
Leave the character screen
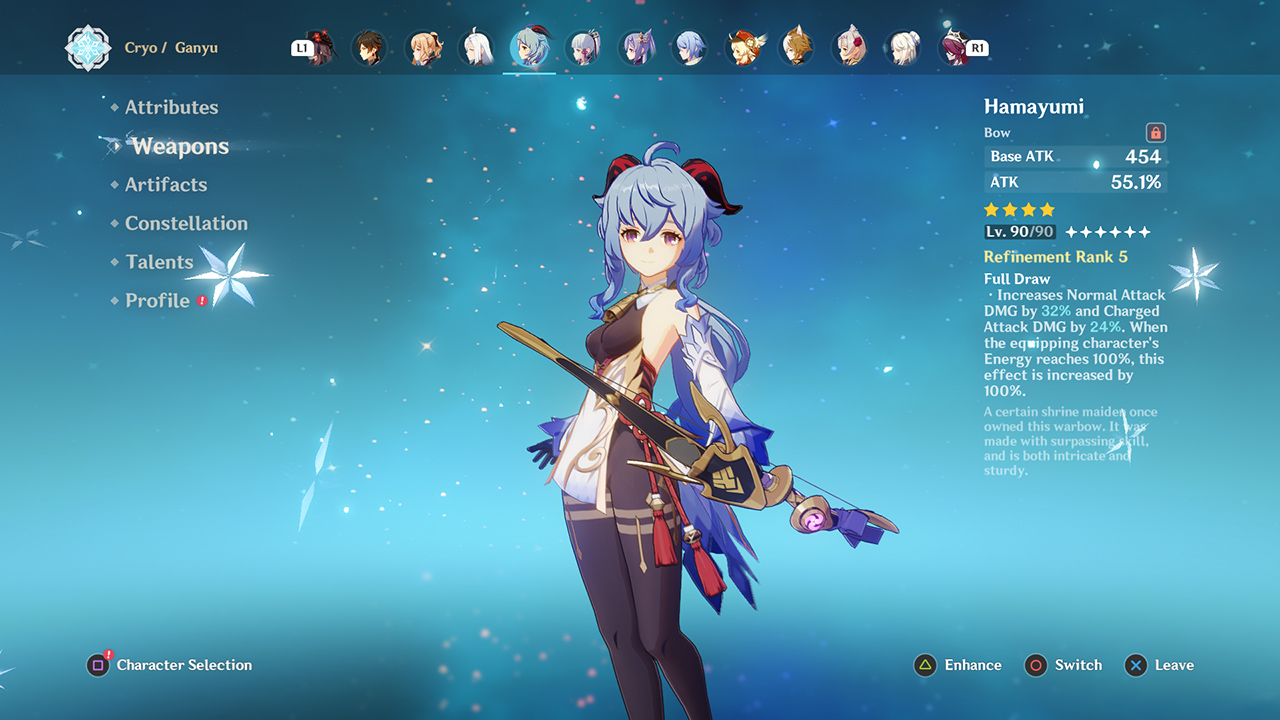pos(1159,665)
